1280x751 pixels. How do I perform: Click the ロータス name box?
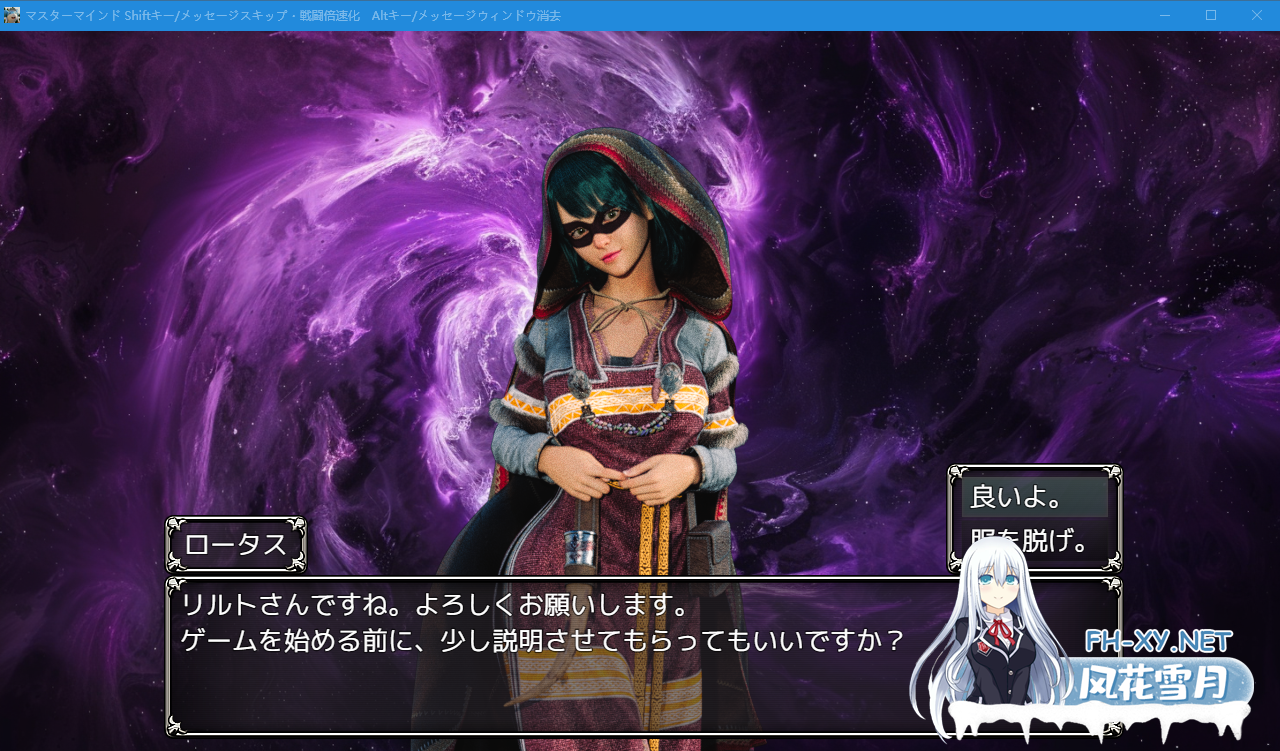tap(236, 545)
